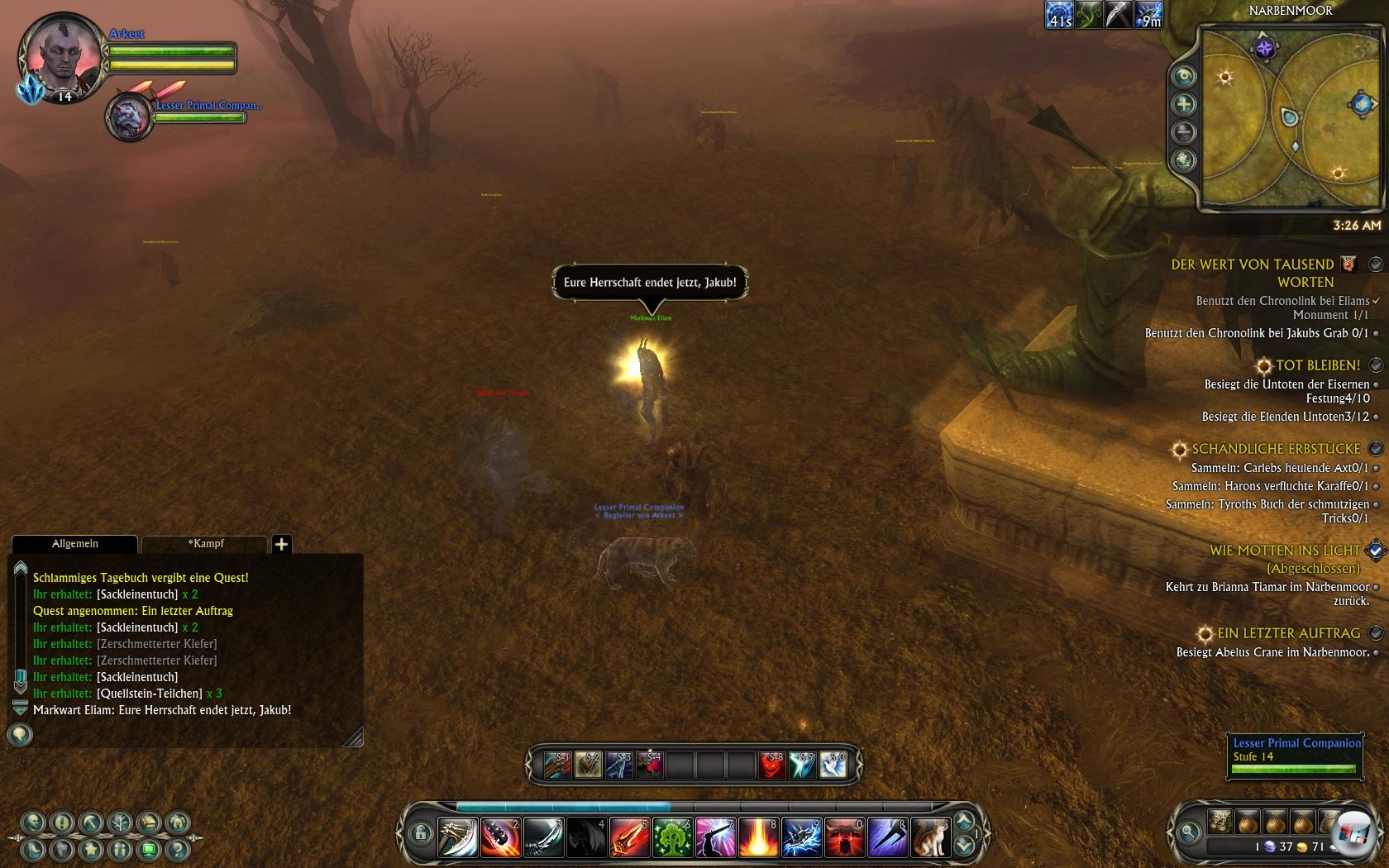Screen dimensions: 1389x868
Task: Click the purple rift marker on the minimap
Action: click(1263, 48)
